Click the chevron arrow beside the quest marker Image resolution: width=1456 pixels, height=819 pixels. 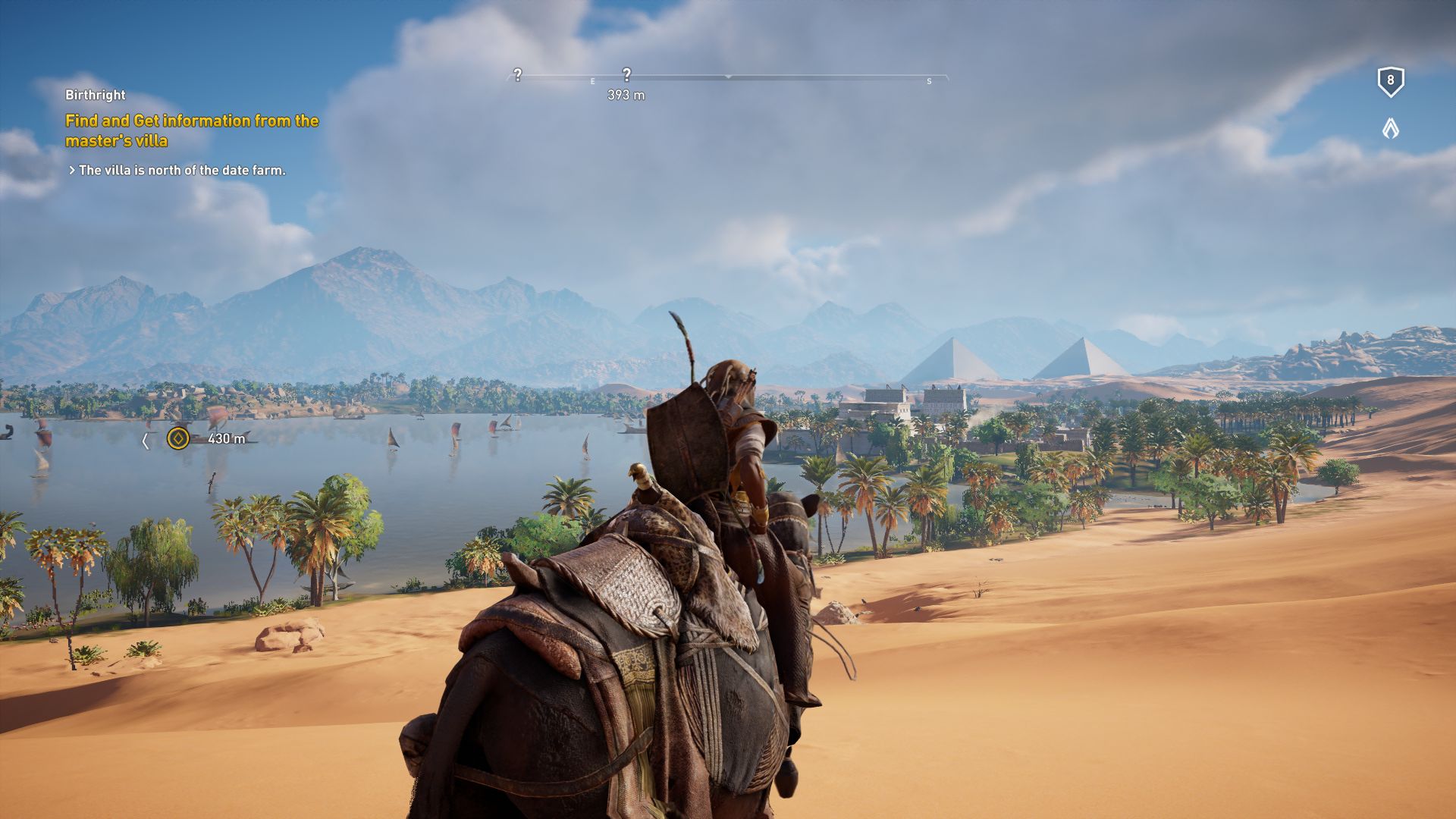tap(146, 438)
